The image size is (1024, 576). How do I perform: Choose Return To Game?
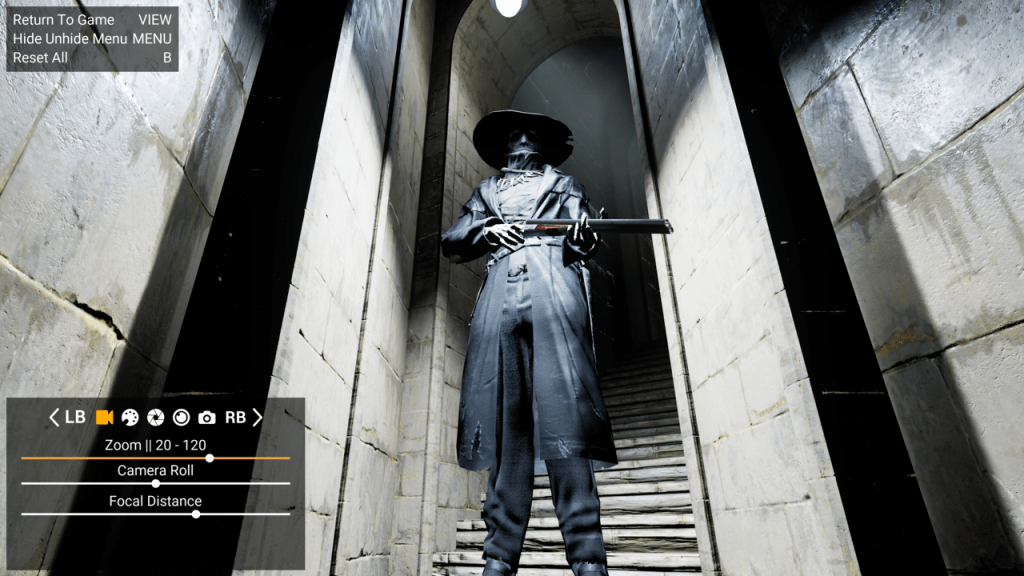pos(64,20)
